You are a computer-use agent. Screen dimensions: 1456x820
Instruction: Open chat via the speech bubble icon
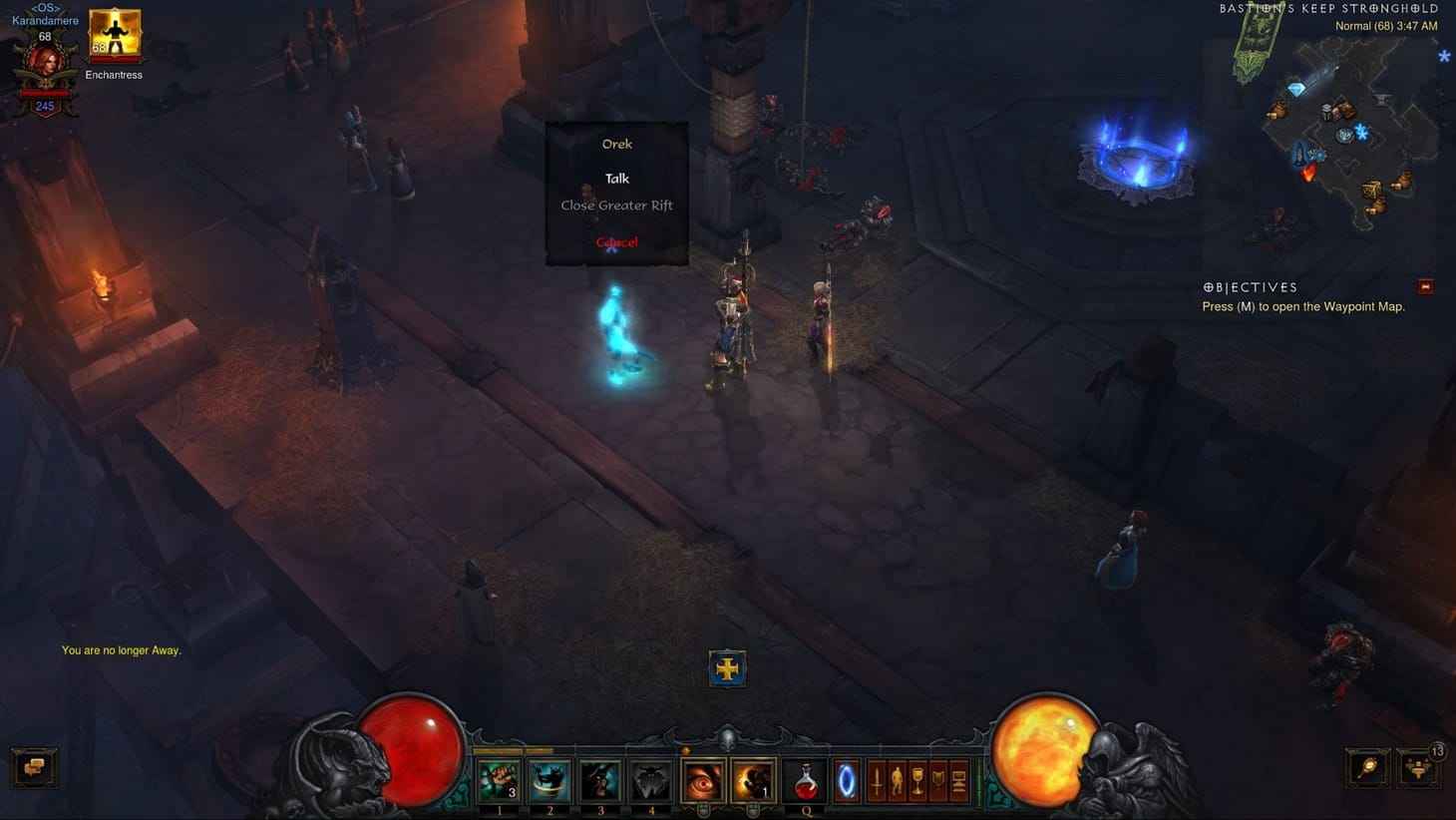(35, 768)
